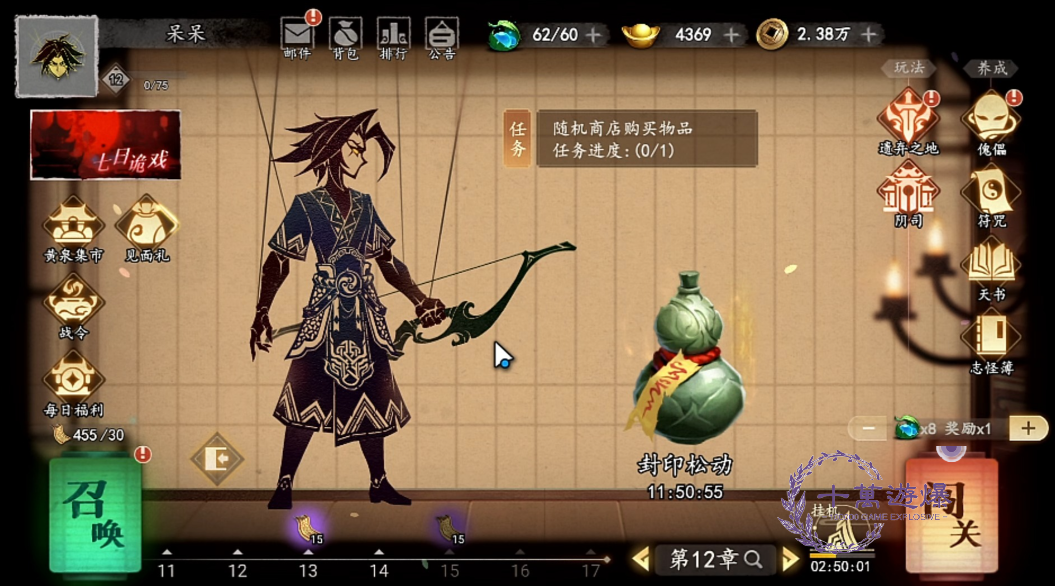Open the 志怪簿 journal

(x=991, y=340)
